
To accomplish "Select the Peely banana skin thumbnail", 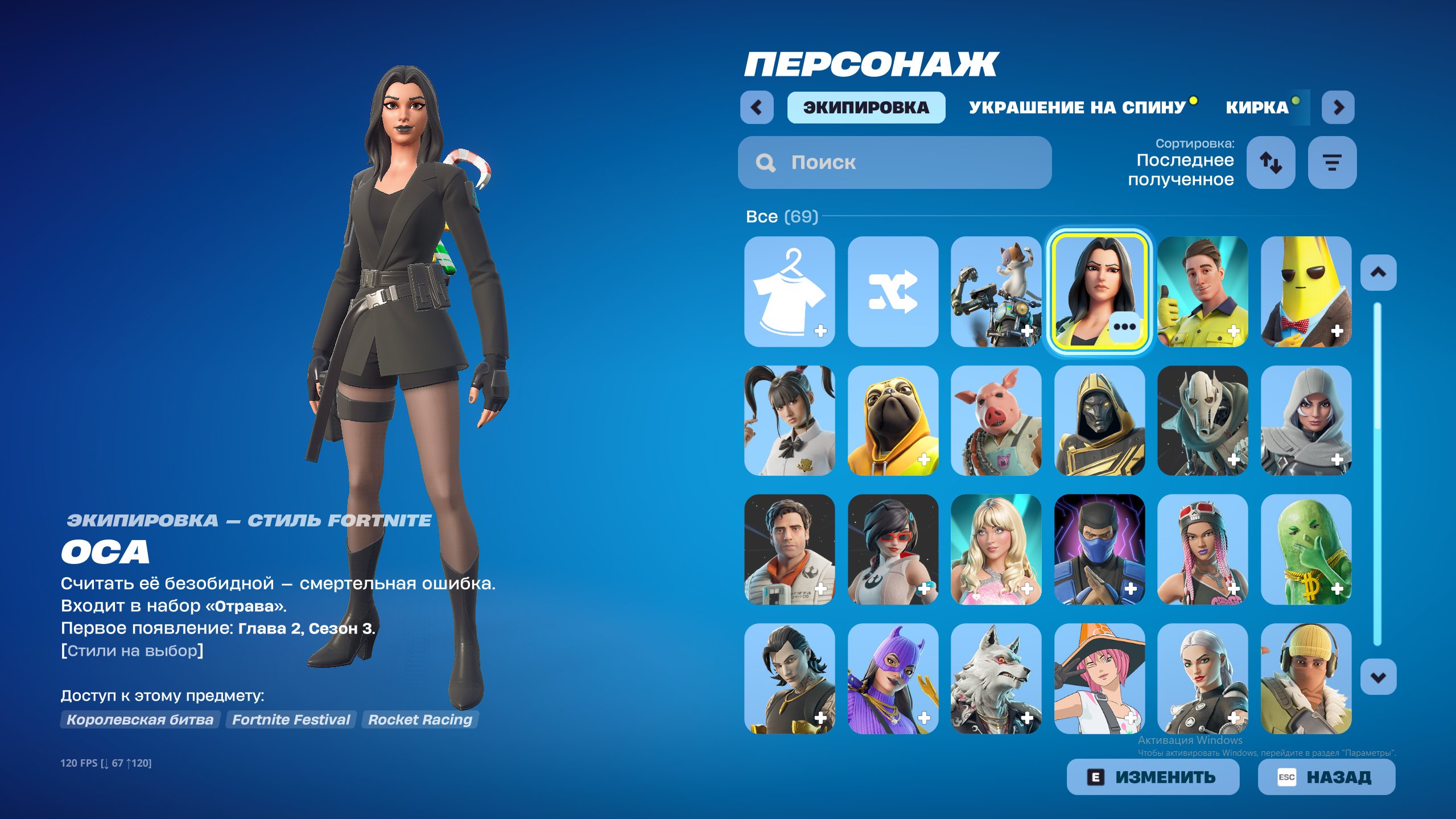I will [1306, 294].
